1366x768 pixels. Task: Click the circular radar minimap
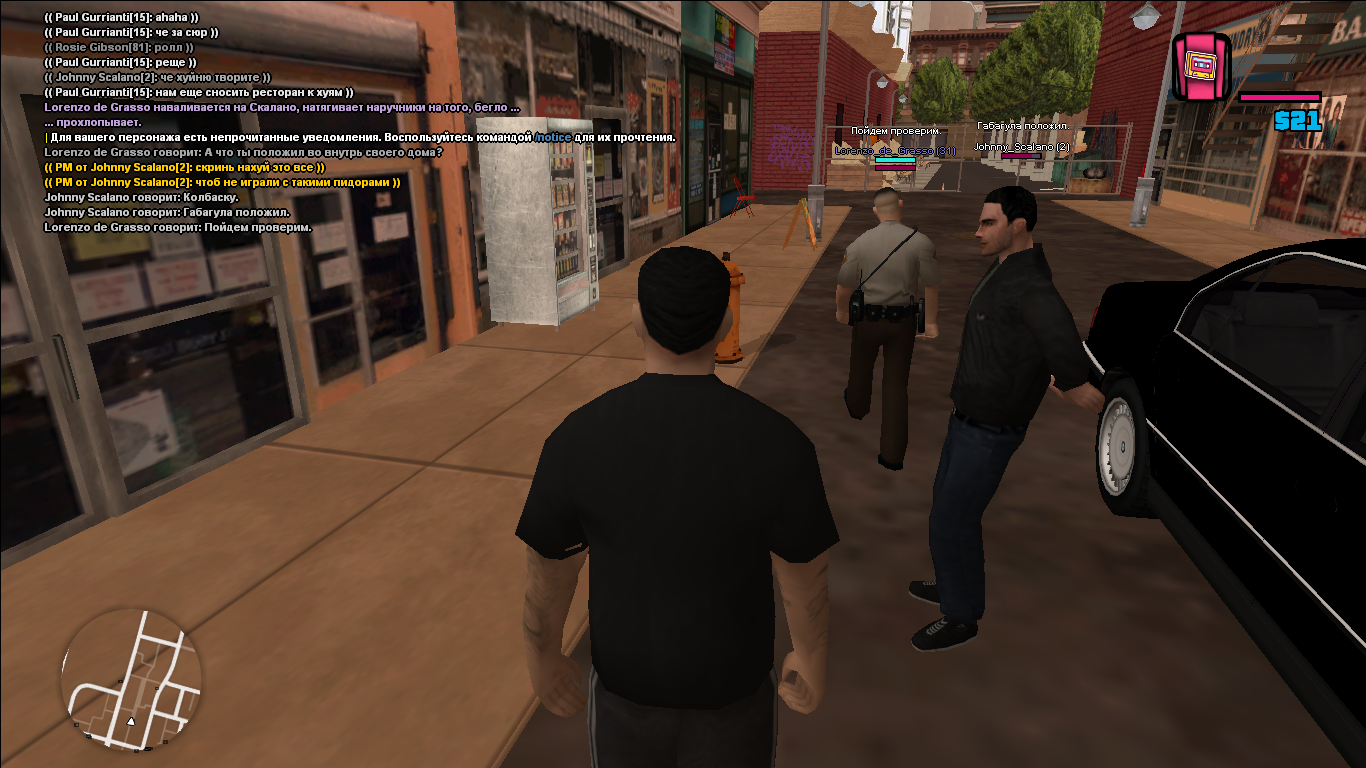(131, 677)
